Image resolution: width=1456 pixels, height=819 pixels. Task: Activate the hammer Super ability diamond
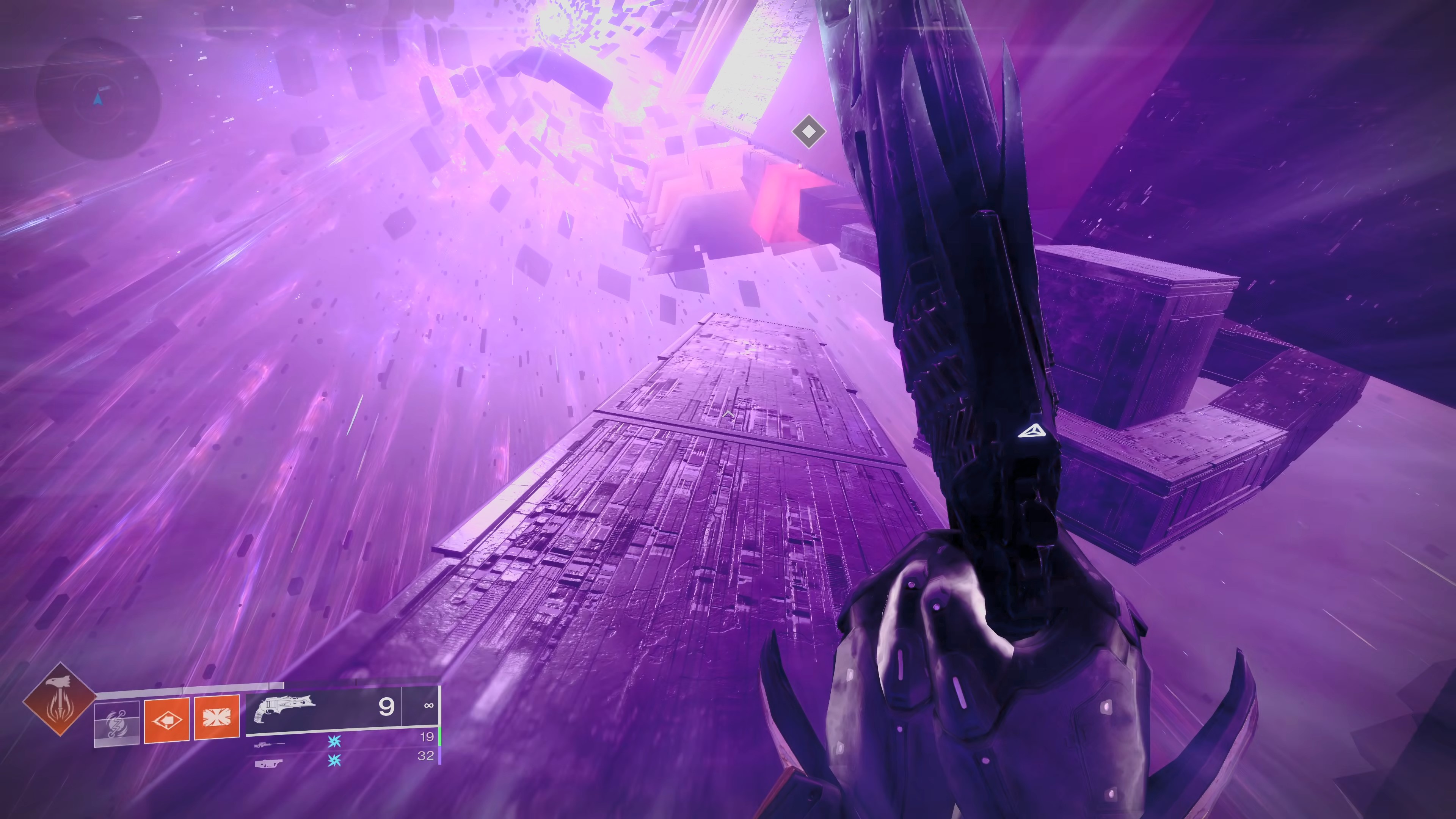pos(60,699)
